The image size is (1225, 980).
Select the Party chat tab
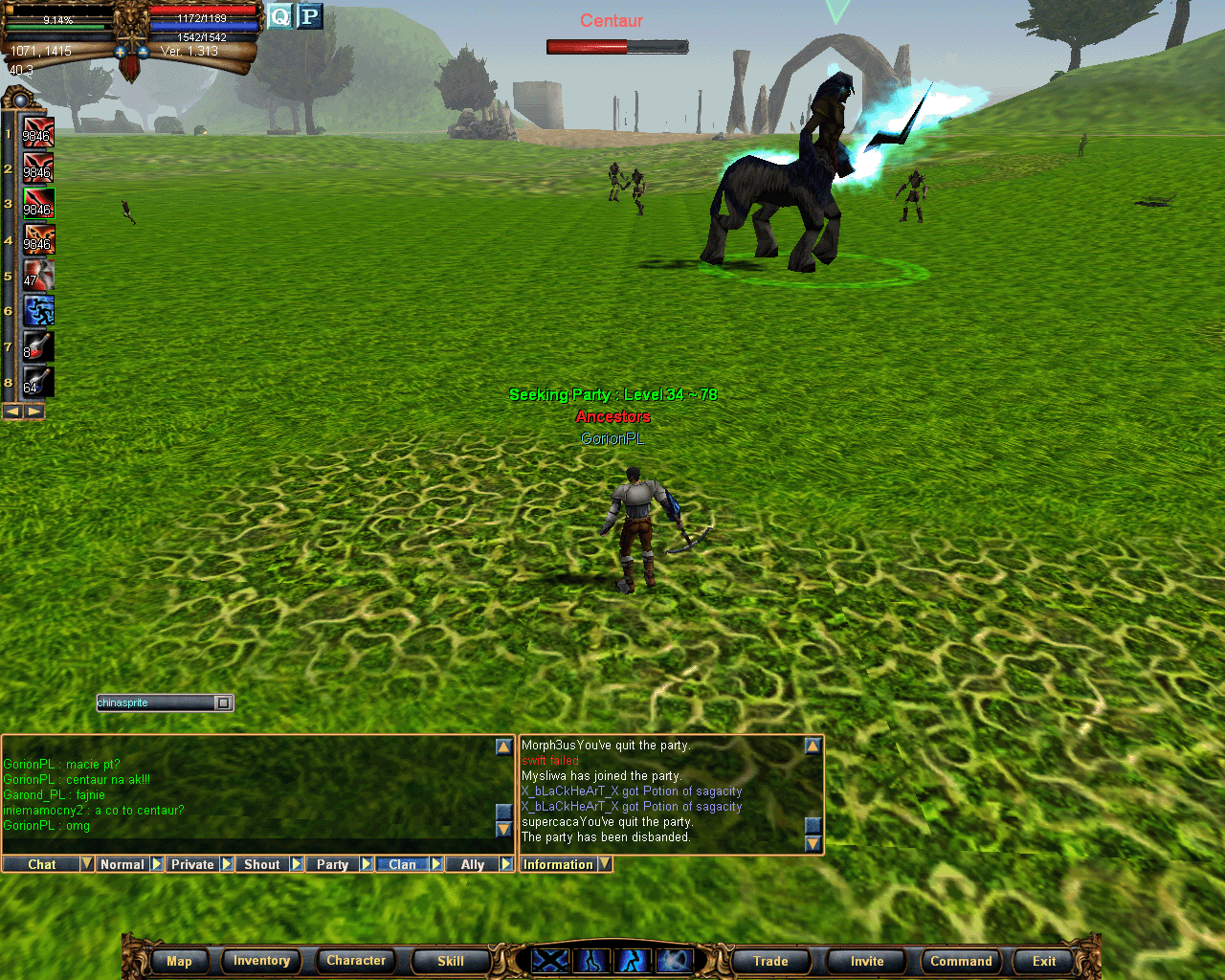pyautogui.click(x=332, y=864)
